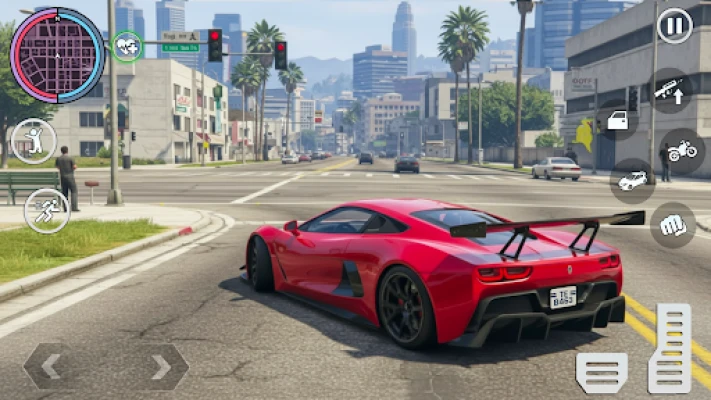
Task: Hit the fist punch button
Action: 673,225
